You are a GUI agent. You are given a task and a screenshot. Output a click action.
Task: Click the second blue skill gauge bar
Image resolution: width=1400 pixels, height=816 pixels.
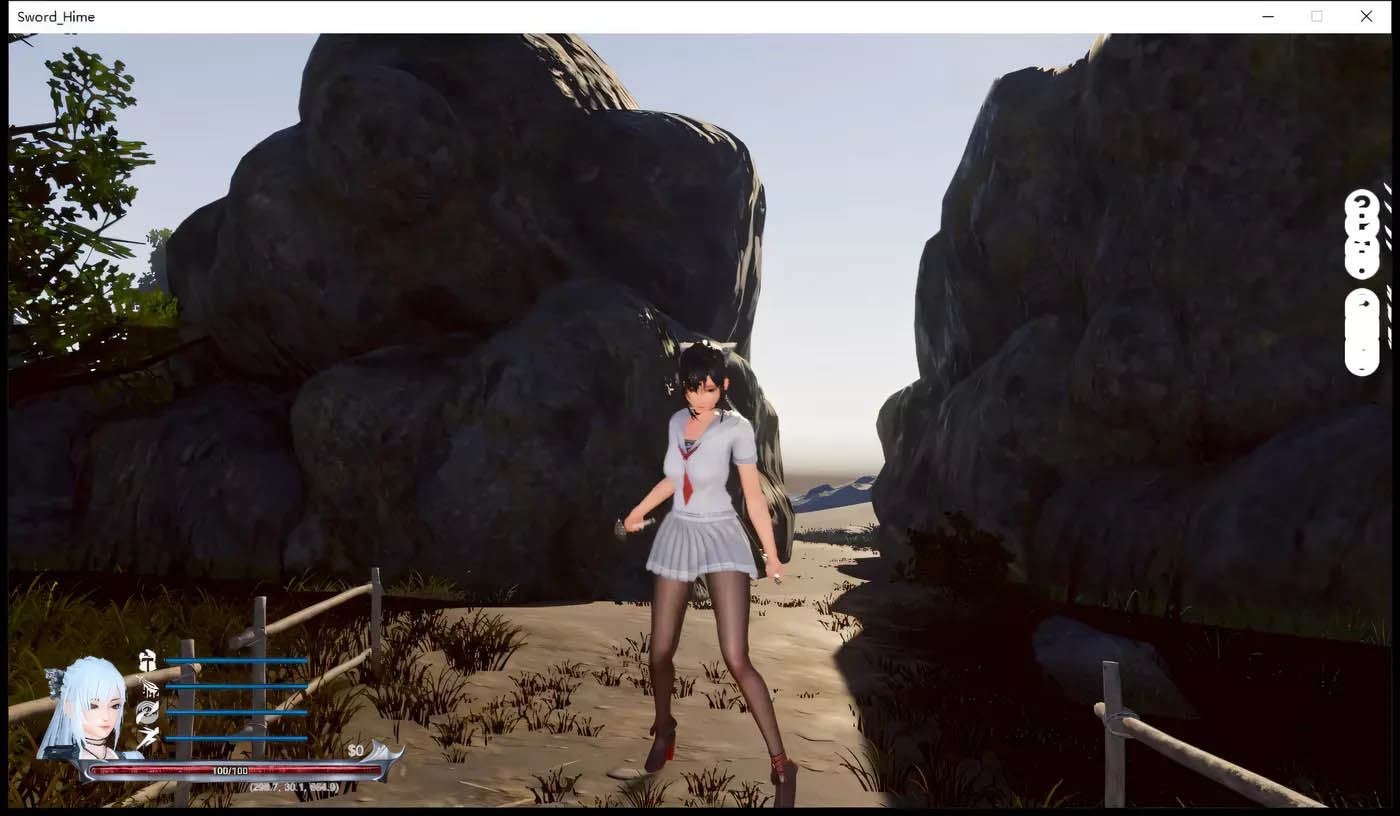point(235,687)
